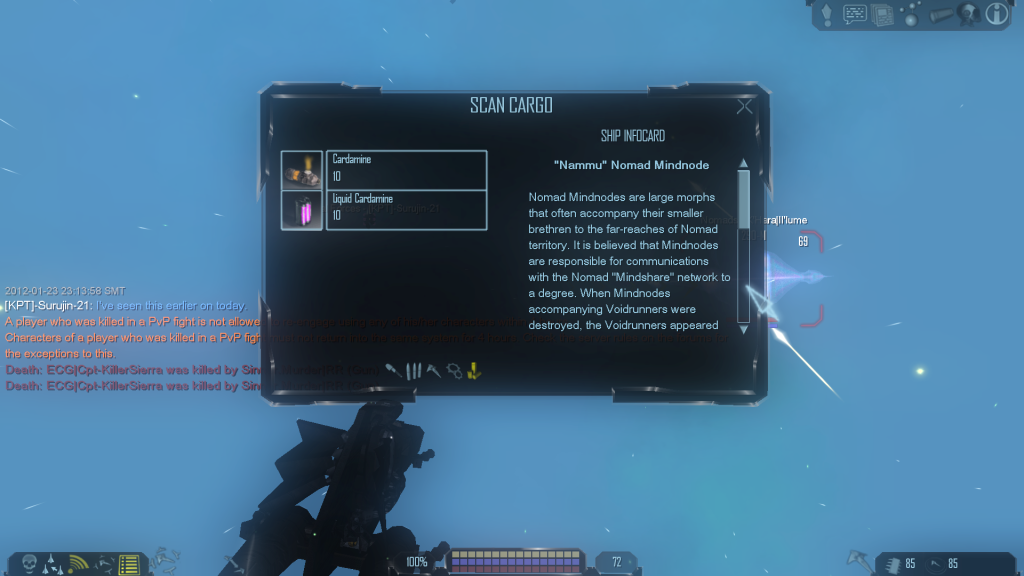Open the yellow list panel icon
Viewport: 1024px width, 576px height.
pyautogui.click(x=128, y=564)
